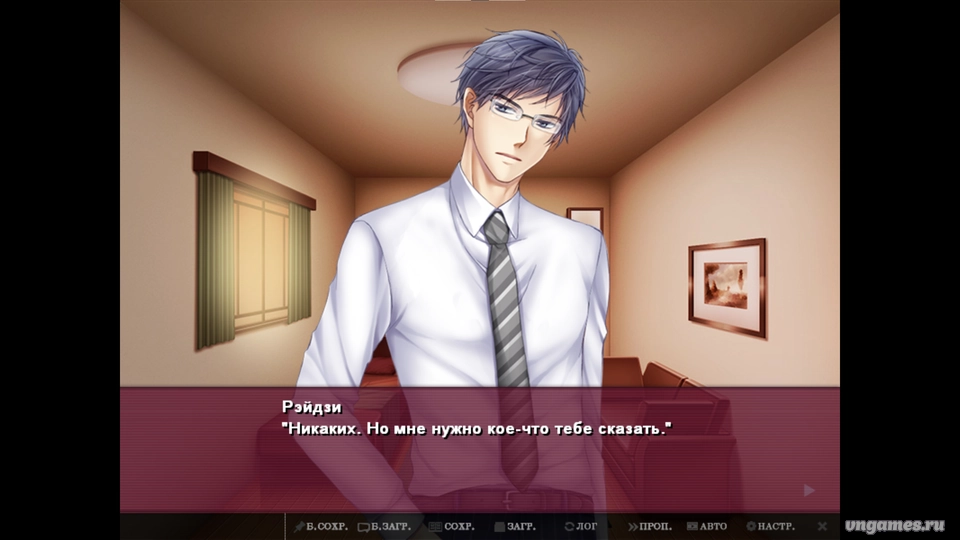Advance dialogue with the arrow indicator

coord(809,490)
